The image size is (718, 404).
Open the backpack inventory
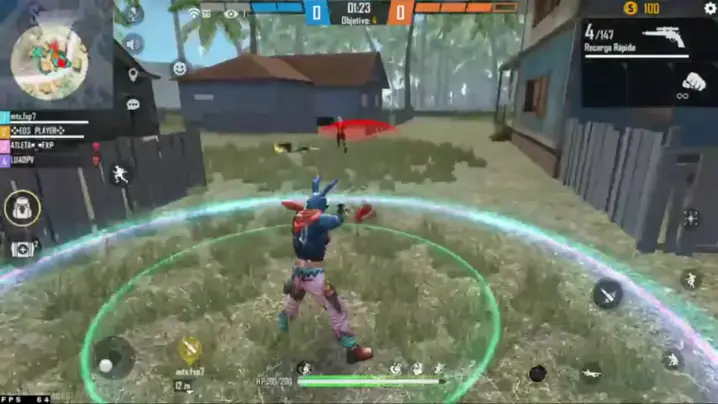point(21,209)
